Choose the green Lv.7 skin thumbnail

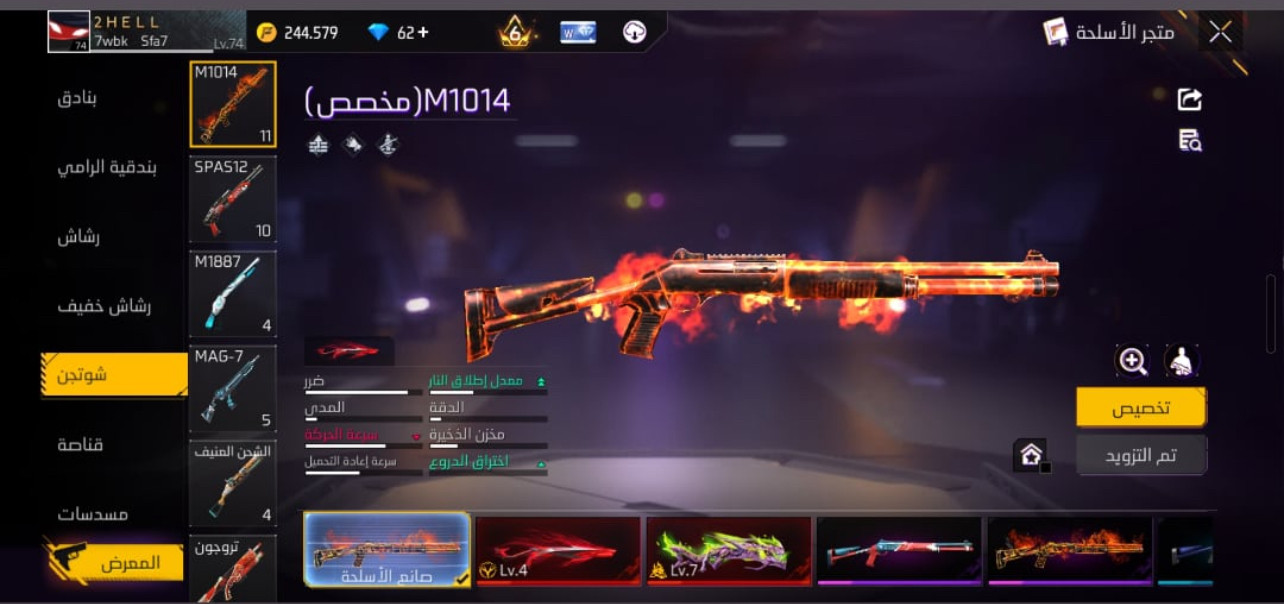click(x=729, y=549)
